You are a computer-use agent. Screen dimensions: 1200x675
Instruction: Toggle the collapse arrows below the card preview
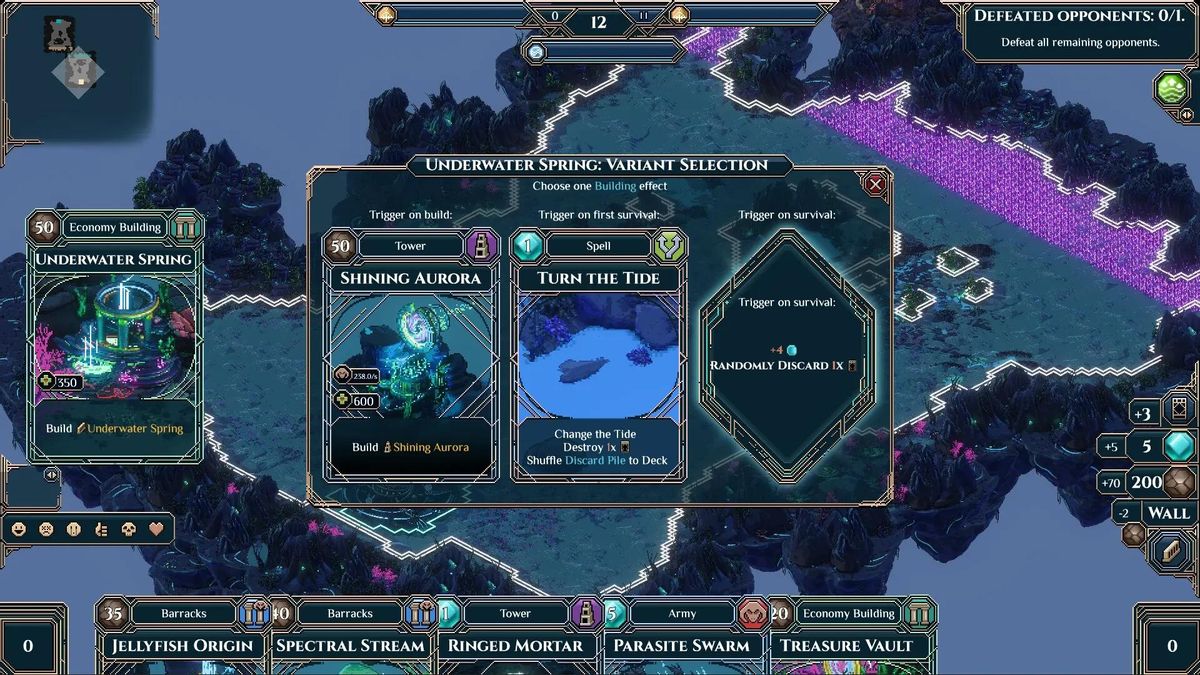point(51,475)
